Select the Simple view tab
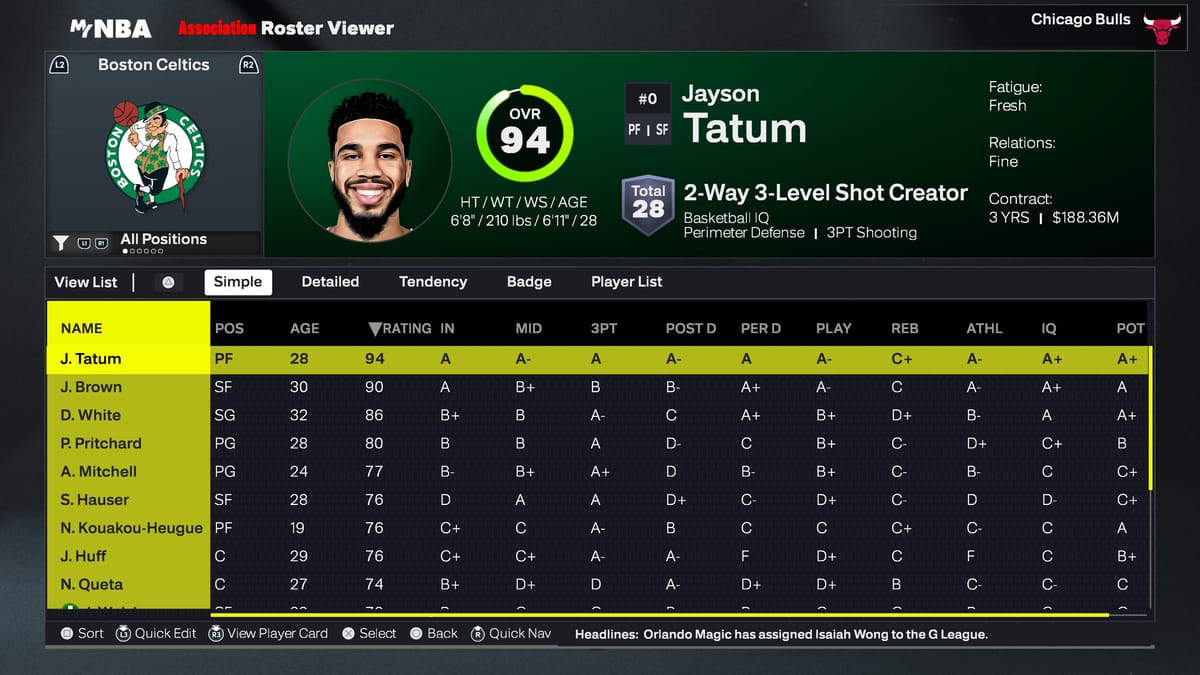Screen dimensions: 1200x675 238,282
